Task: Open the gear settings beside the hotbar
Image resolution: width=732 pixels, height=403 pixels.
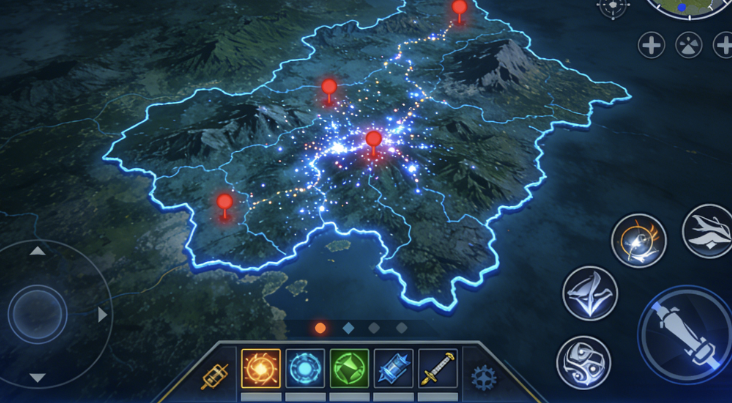Action: click(484, 378)
